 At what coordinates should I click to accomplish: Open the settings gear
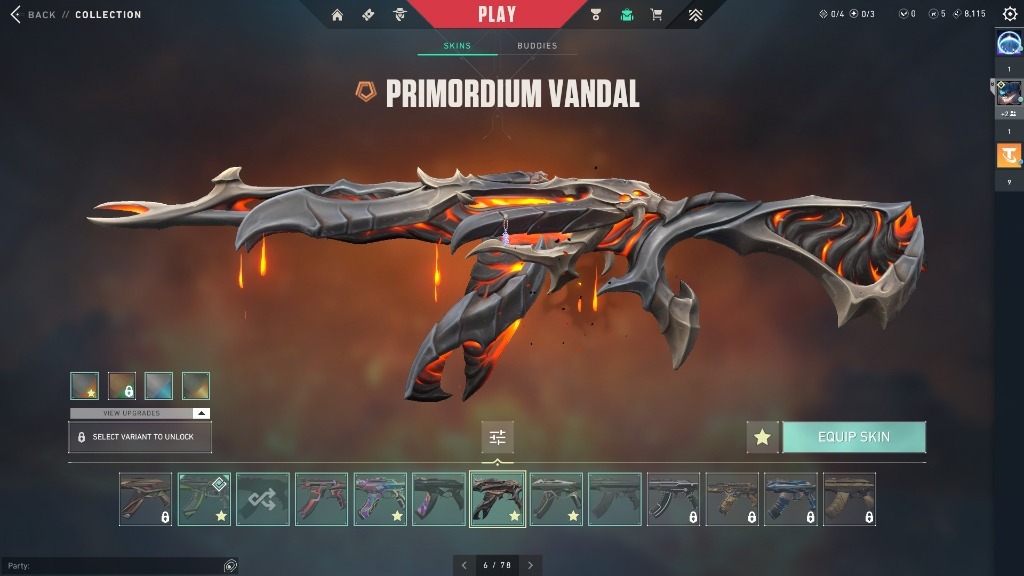pyautogui.click(x=1009, y=14)
